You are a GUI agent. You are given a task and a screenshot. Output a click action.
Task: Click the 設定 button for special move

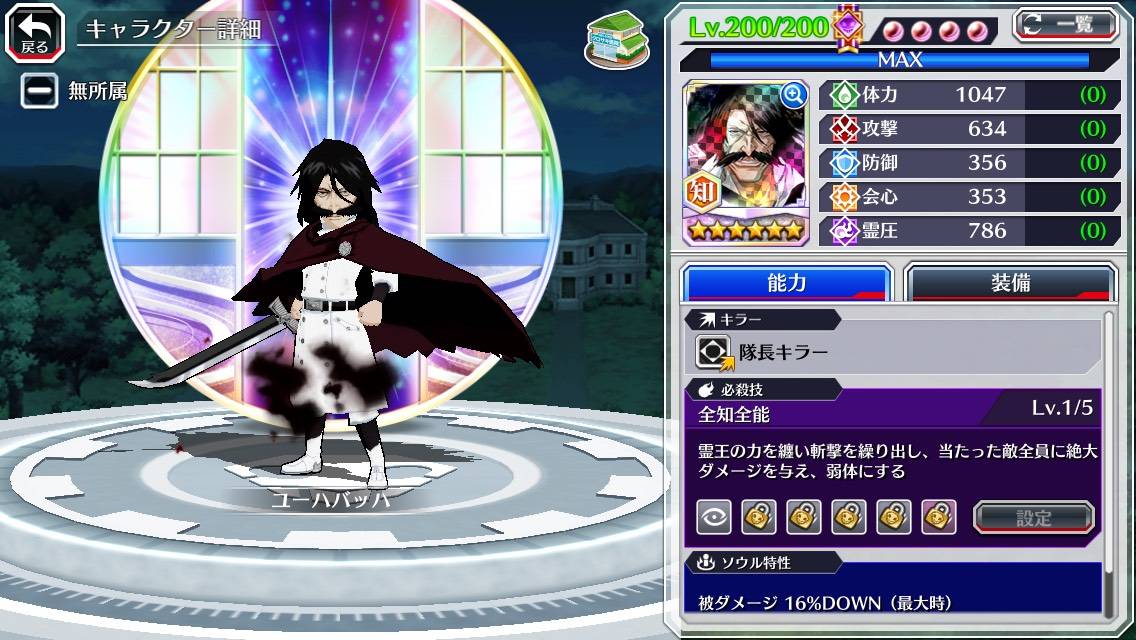coord(1034,517)
